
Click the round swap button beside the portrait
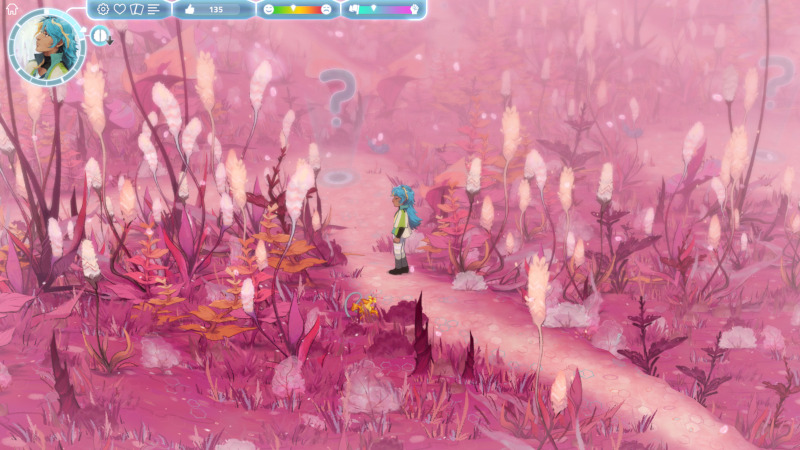coord(100,36)
